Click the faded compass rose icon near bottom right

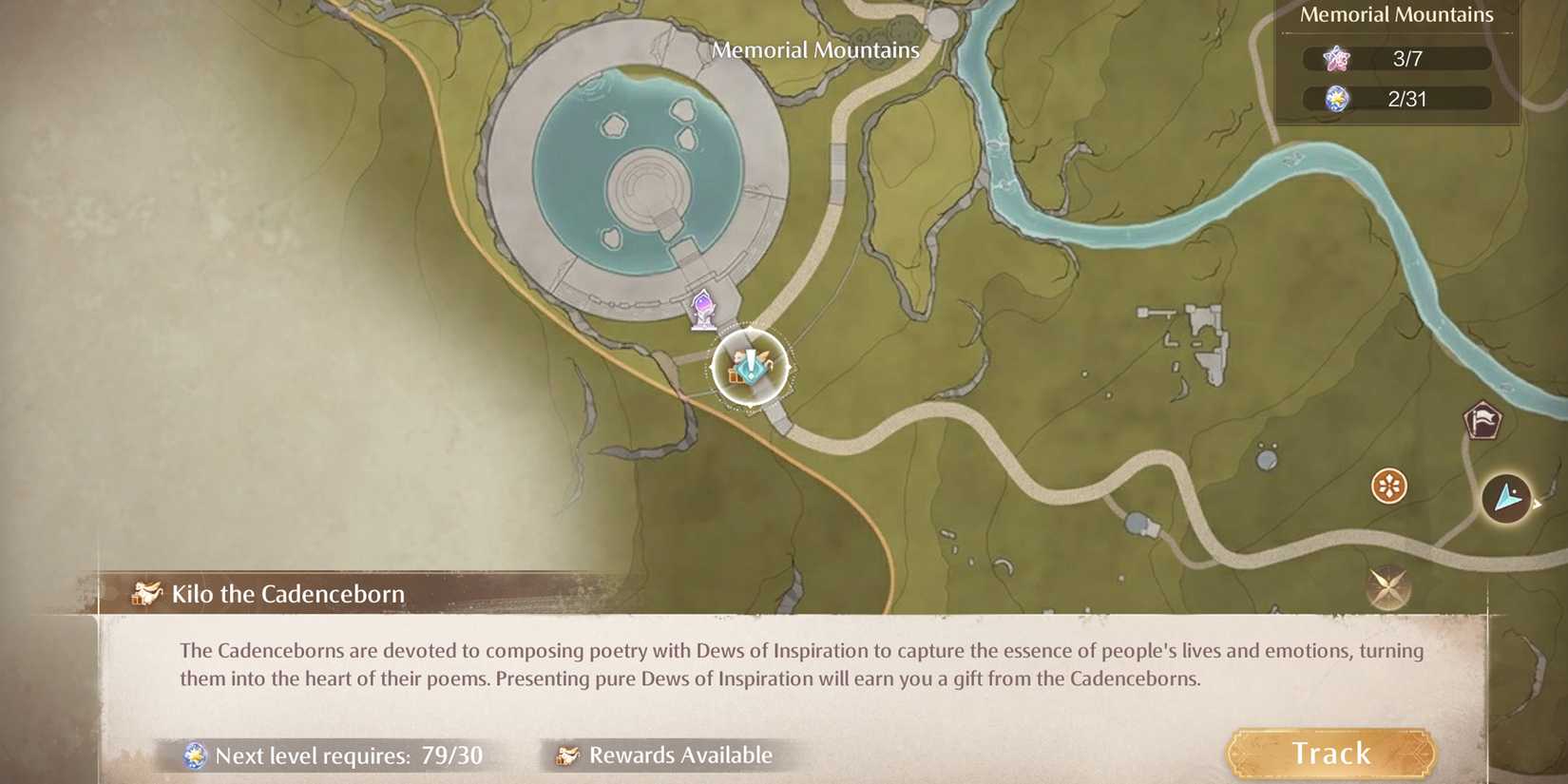pyautogui.click(x=1386, y=587)
